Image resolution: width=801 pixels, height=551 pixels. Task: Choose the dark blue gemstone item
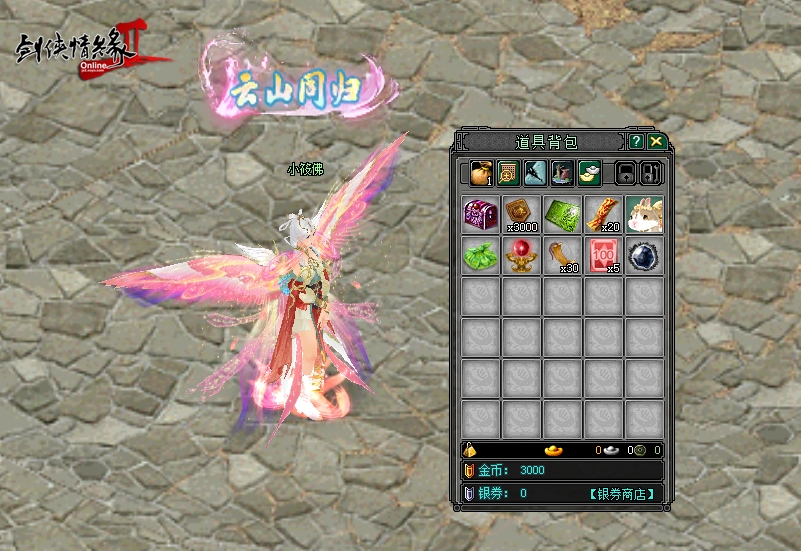tap(644, 256)
